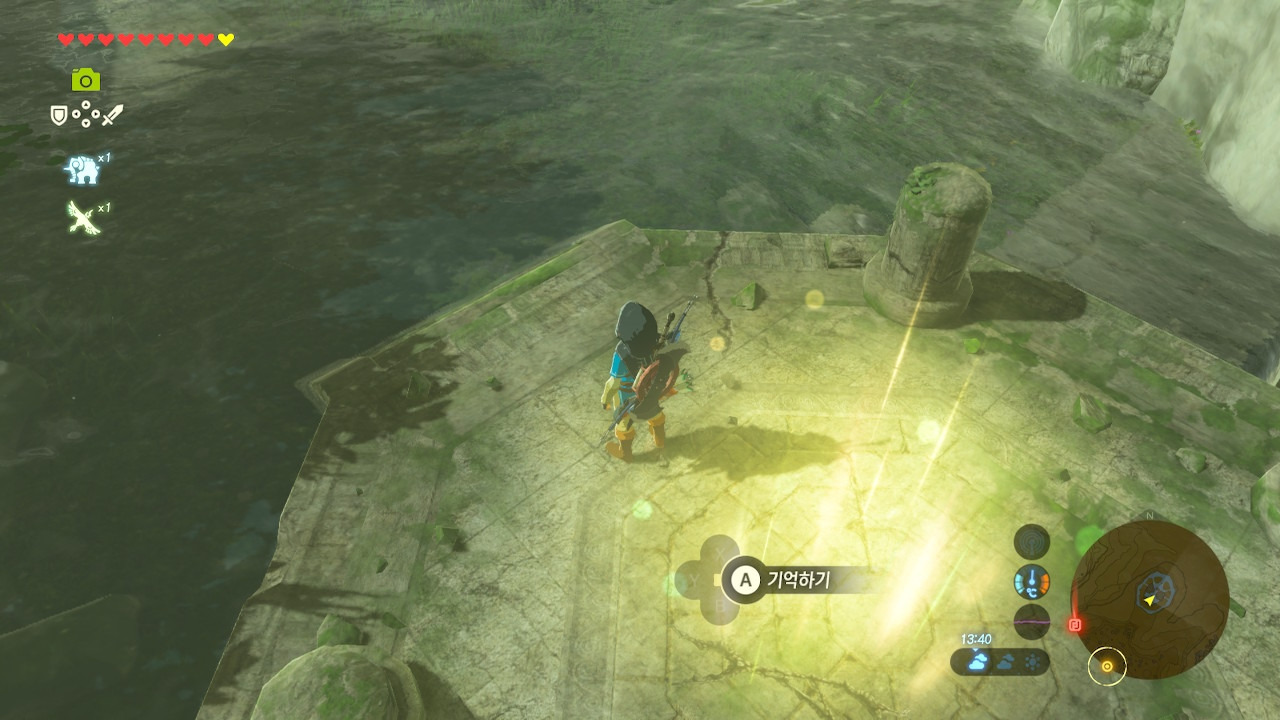This screenshot has height=720, width=1280.
Task: Check the thermometer temperature gauge
Action: (x=1032, y=581)
